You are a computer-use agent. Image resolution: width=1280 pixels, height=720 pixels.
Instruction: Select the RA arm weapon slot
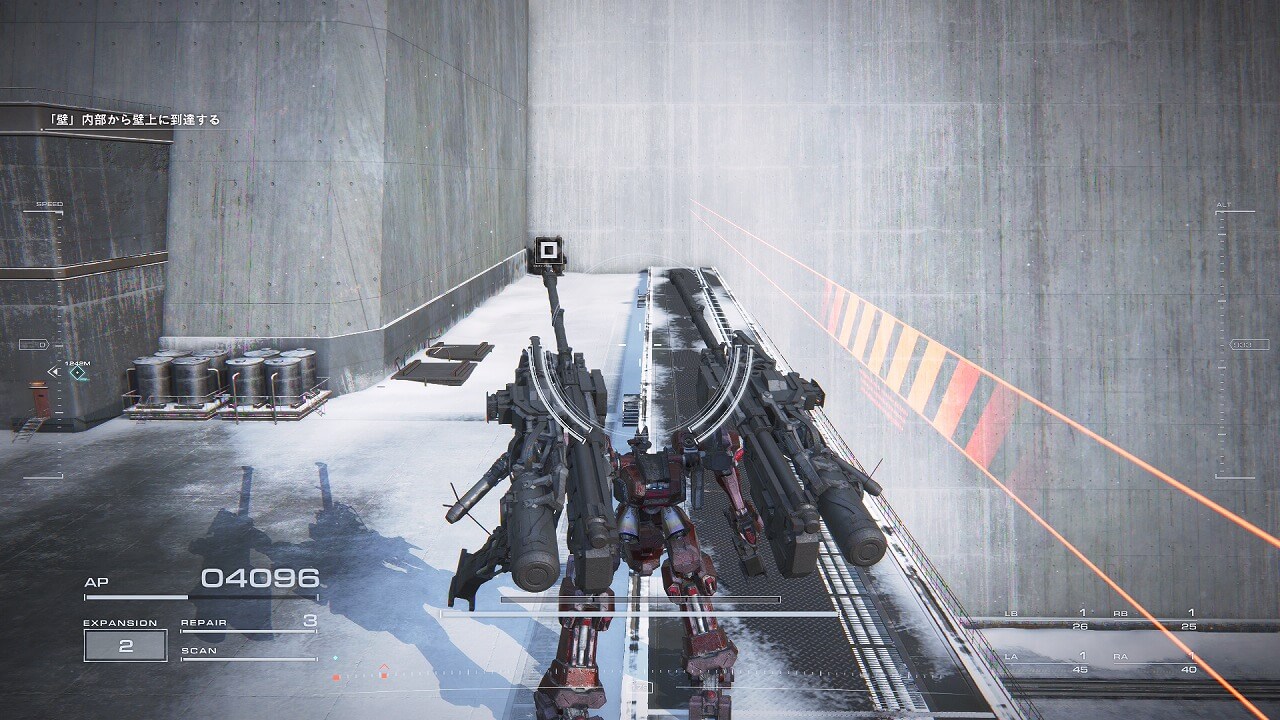(x=1154, y=662)
